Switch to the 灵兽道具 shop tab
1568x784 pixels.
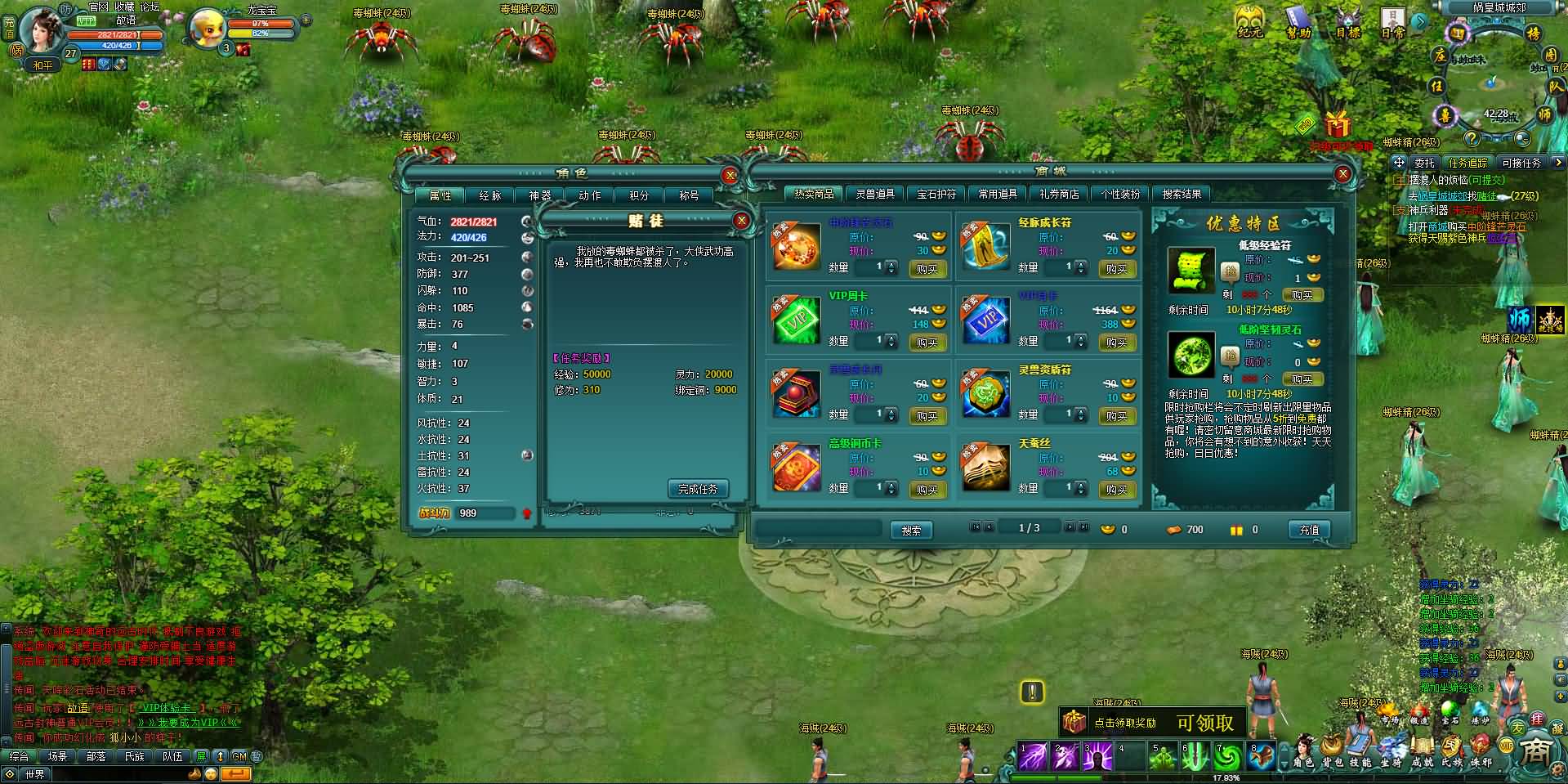tap(875, 194)
